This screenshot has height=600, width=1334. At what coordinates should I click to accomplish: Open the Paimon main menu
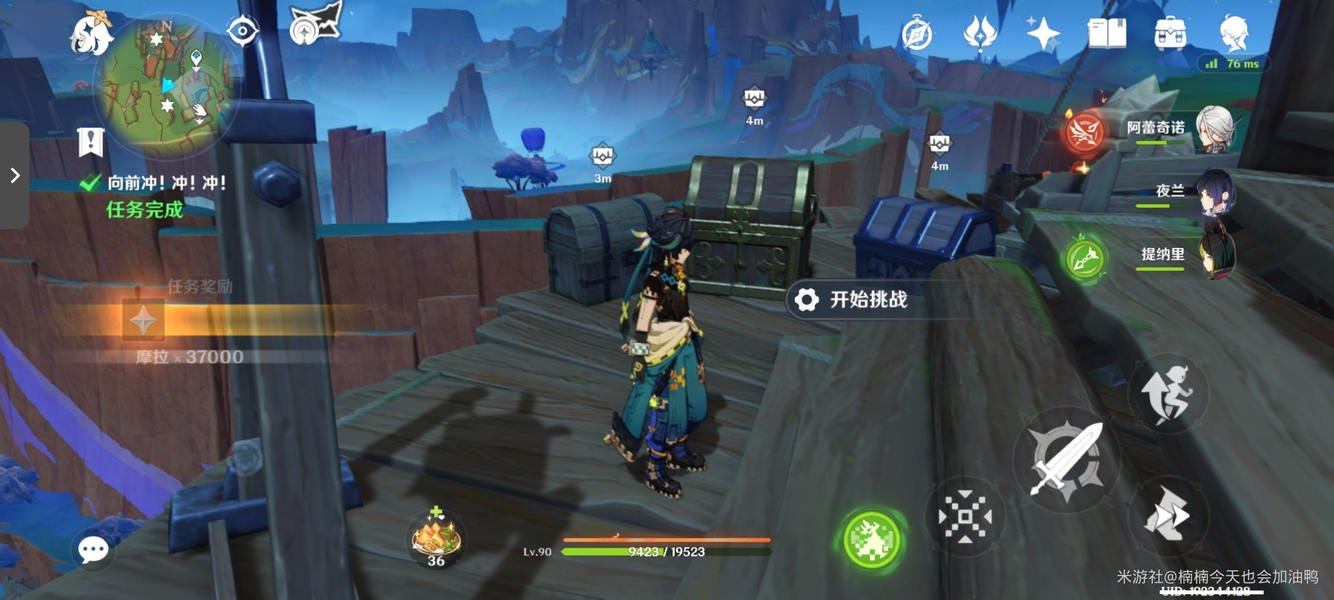click(x=90, y=35)
